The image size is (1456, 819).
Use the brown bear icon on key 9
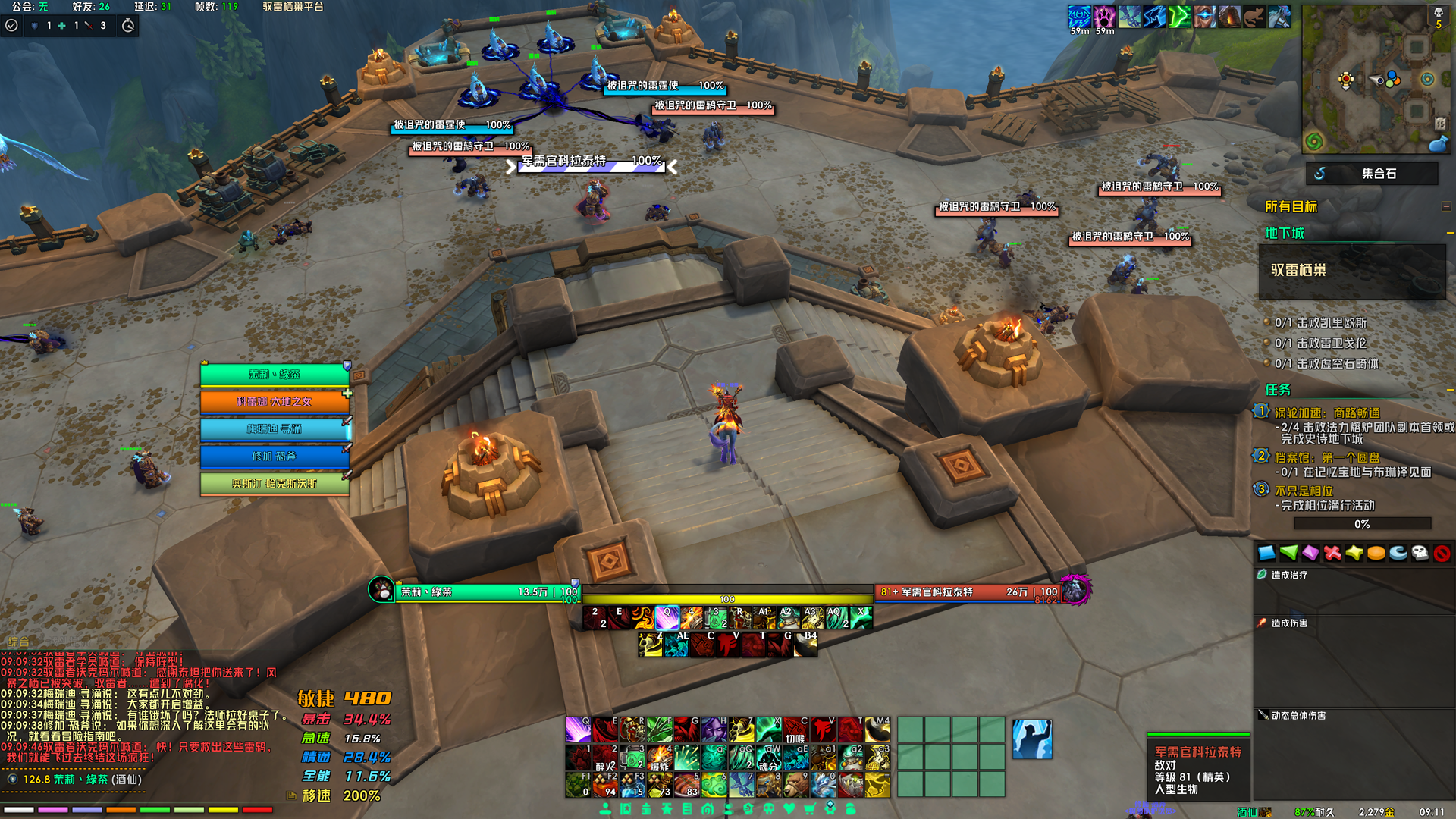(x=795, y=784)
